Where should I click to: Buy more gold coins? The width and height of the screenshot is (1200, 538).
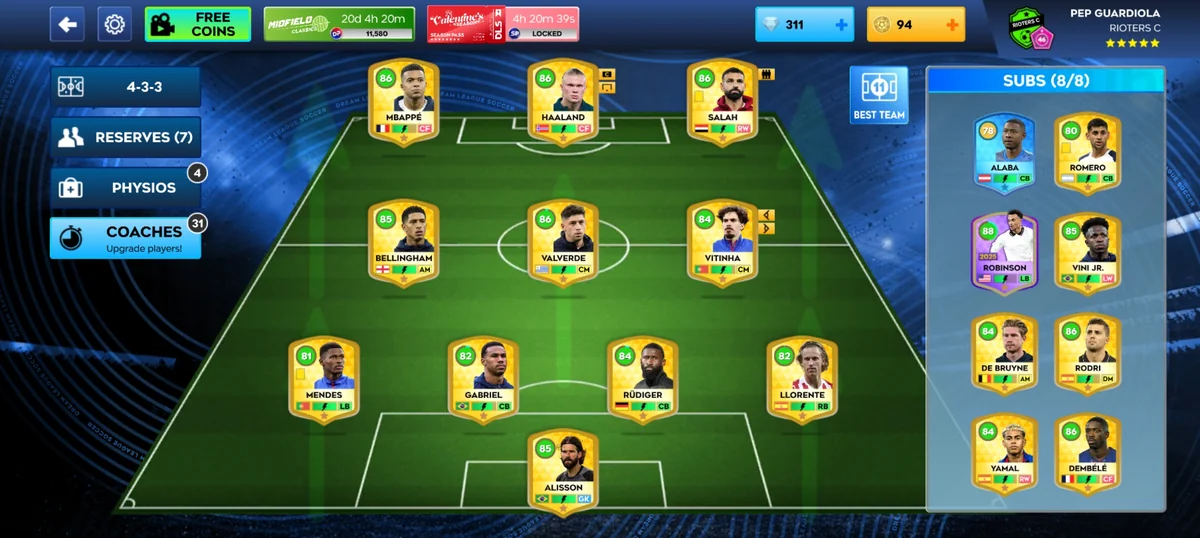[950, 24]
